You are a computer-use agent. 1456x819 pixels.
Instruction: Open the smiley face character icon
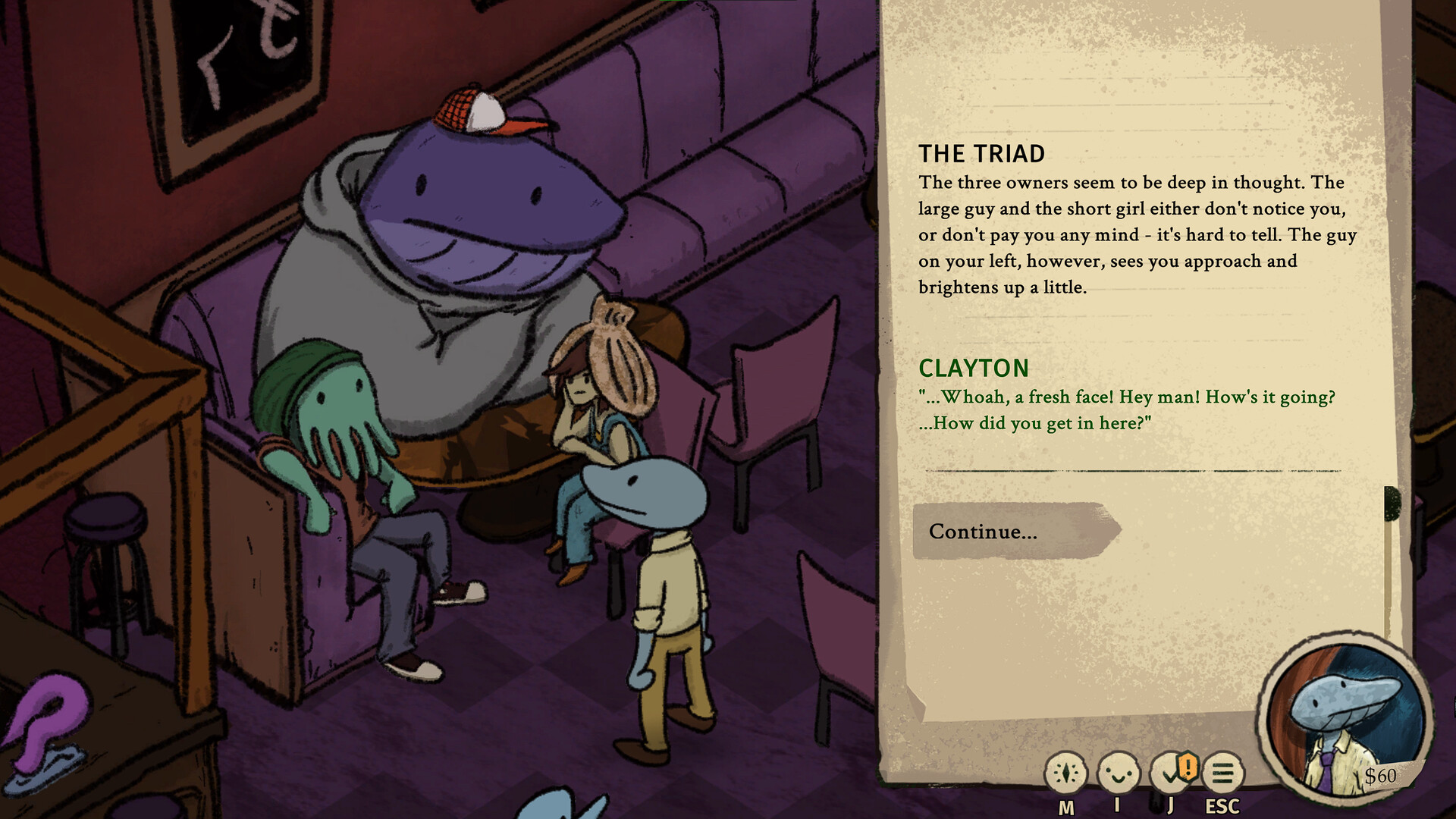pos(1119,773)
